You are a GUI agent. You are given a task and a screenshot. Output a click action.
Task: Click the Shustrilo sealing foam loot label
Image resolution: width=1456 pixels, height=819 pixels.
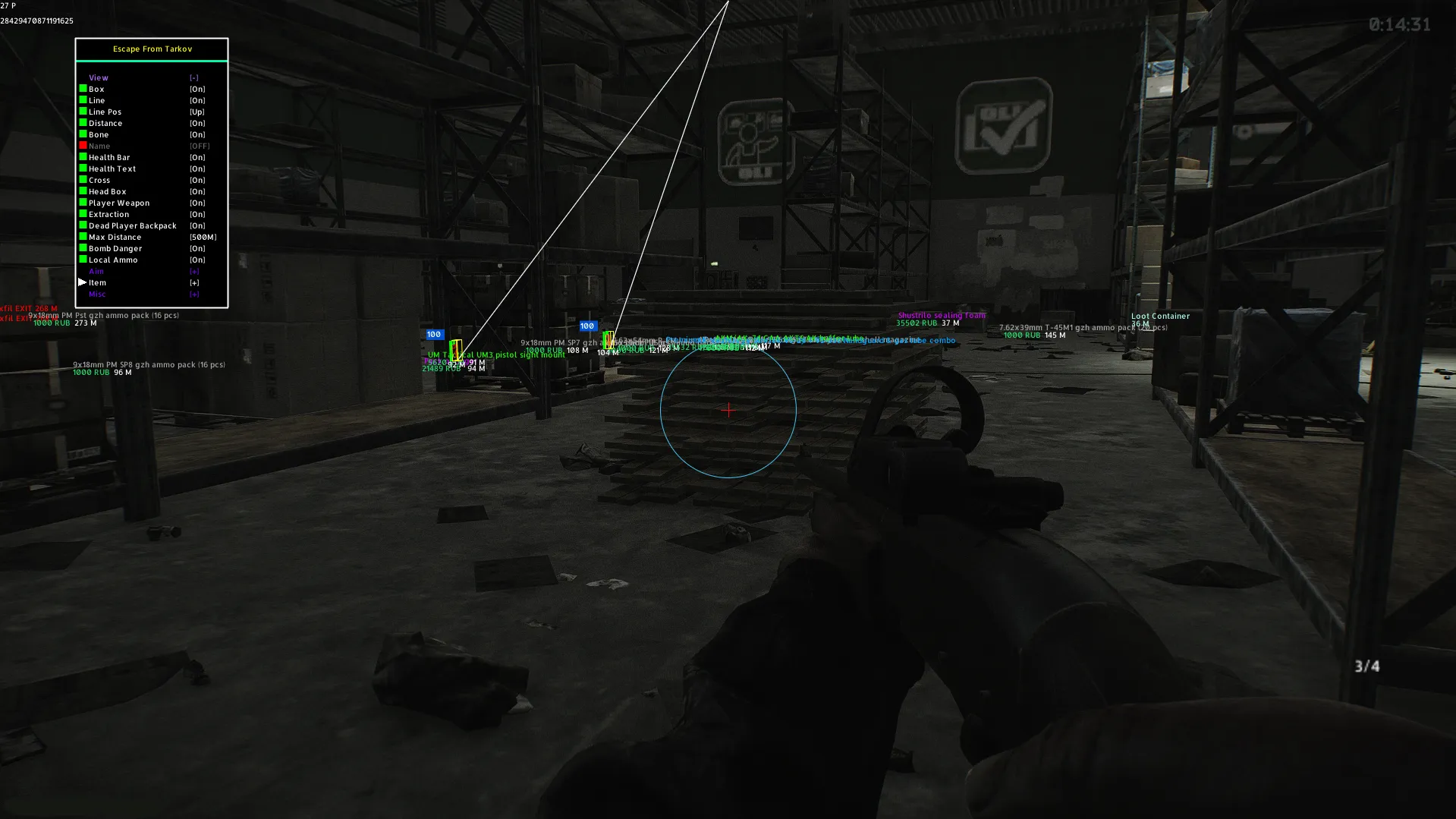tap(941, 315)
